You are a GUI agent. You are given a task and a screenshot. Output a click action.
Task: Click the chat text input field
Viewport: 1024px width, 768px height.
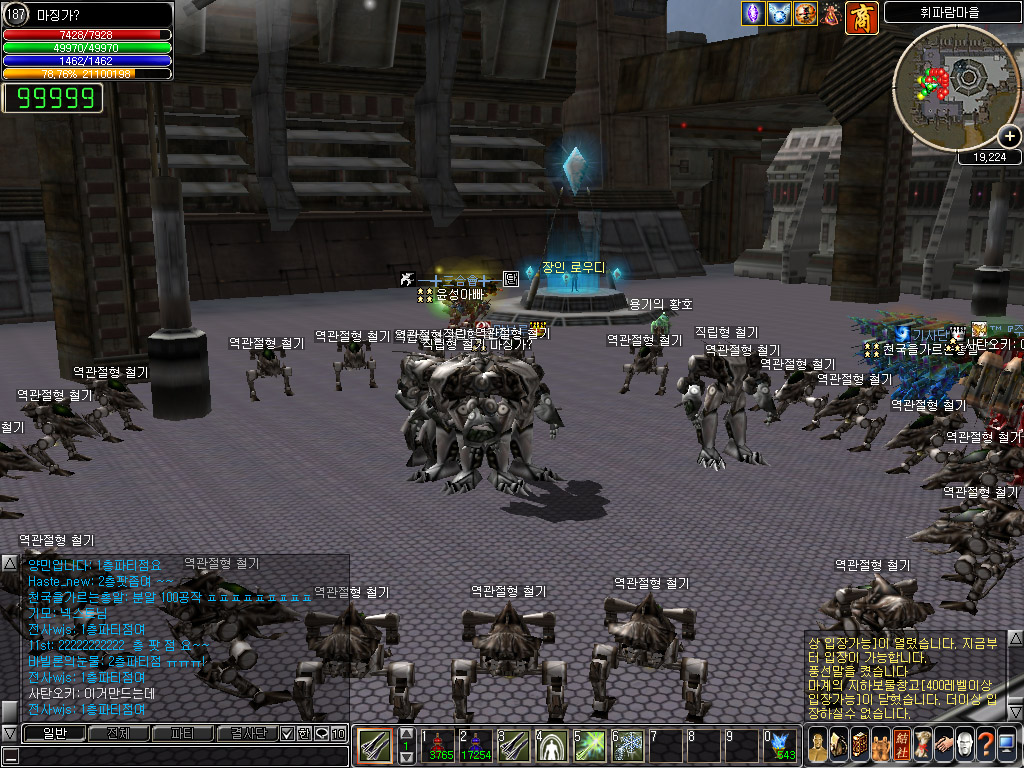coord(180,756)
